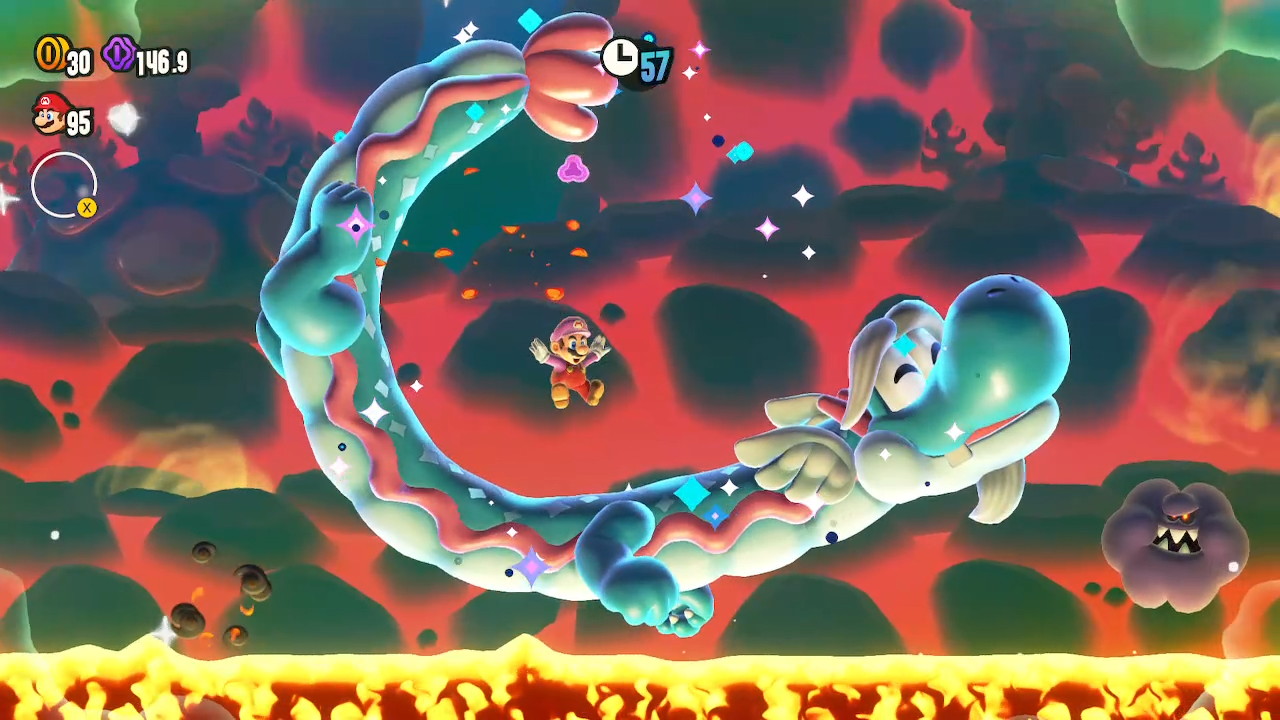
Task: Click the flower coin counter reading 146.9
Action: (x=160, y=60)
